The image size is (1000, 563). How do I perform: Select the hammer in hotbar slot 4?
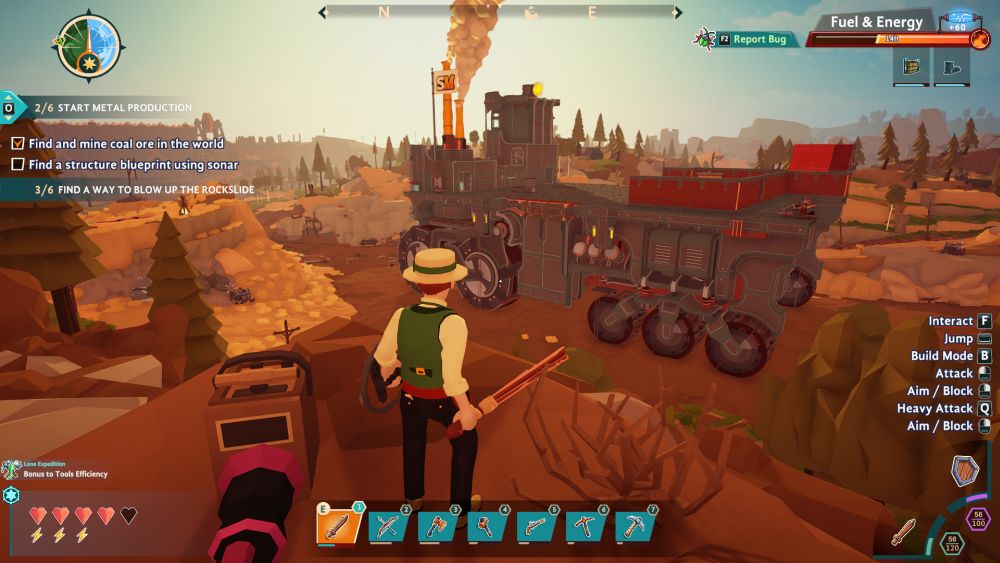(x=486, y=524)
